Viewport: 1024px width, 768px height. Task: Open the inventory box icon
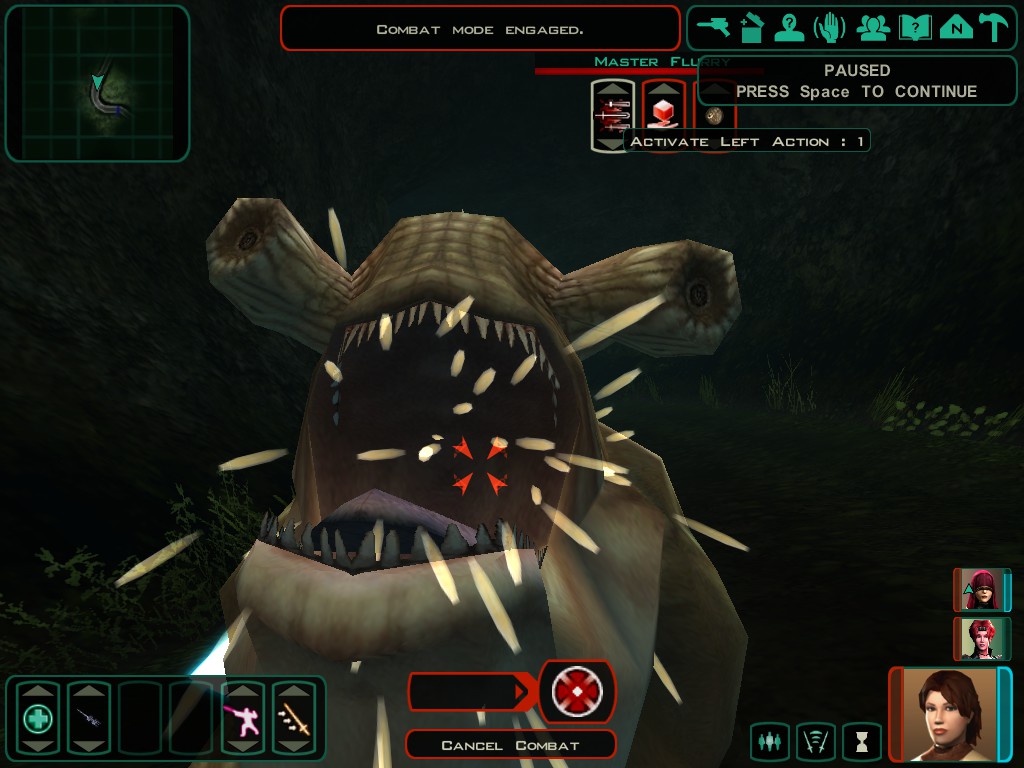pyautogui.click(x=752, y=28)
